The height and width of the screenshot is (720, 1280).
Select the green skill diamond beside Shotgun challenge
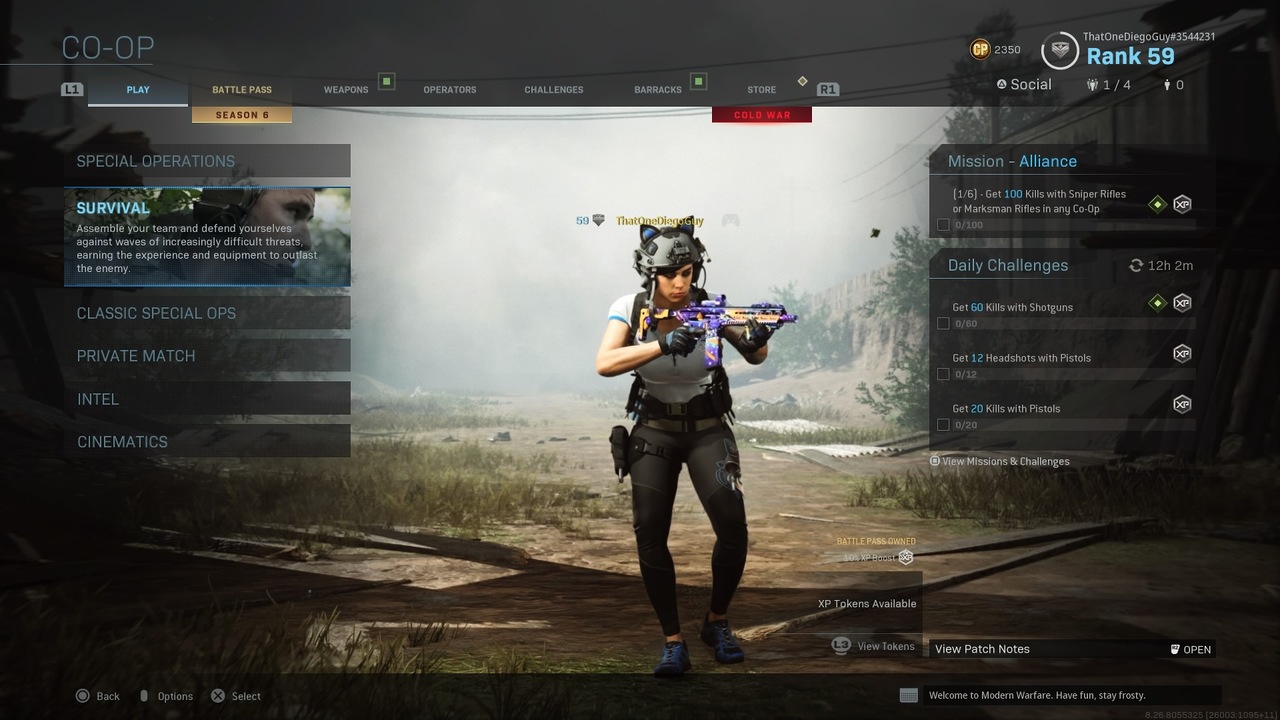click(1157, 302)
